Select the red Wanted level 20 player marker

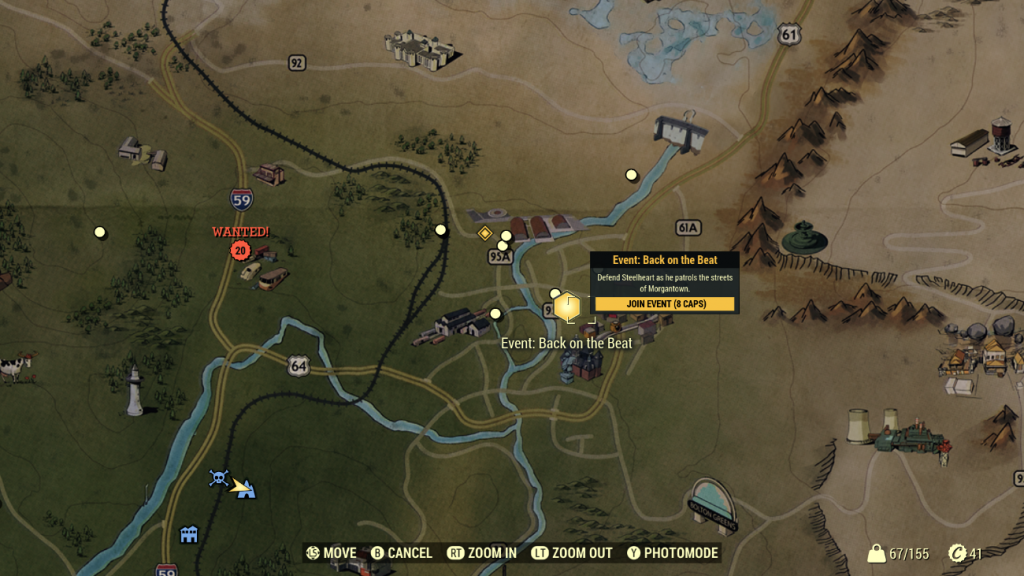[239, 250]
